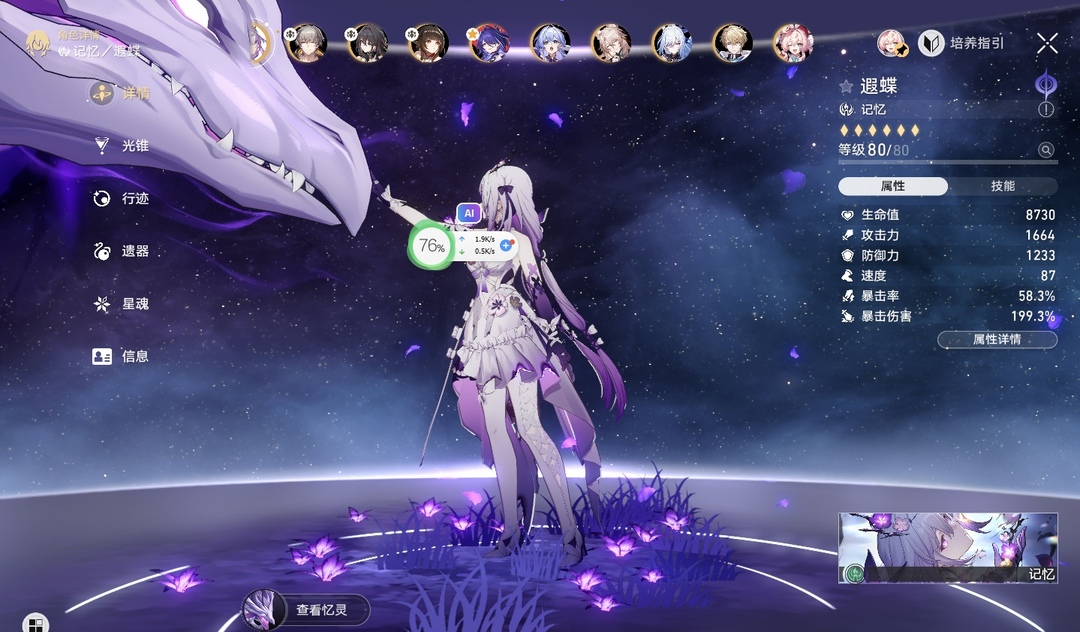Click the exclamation info icon beside 记忆

pos(1046,110)
